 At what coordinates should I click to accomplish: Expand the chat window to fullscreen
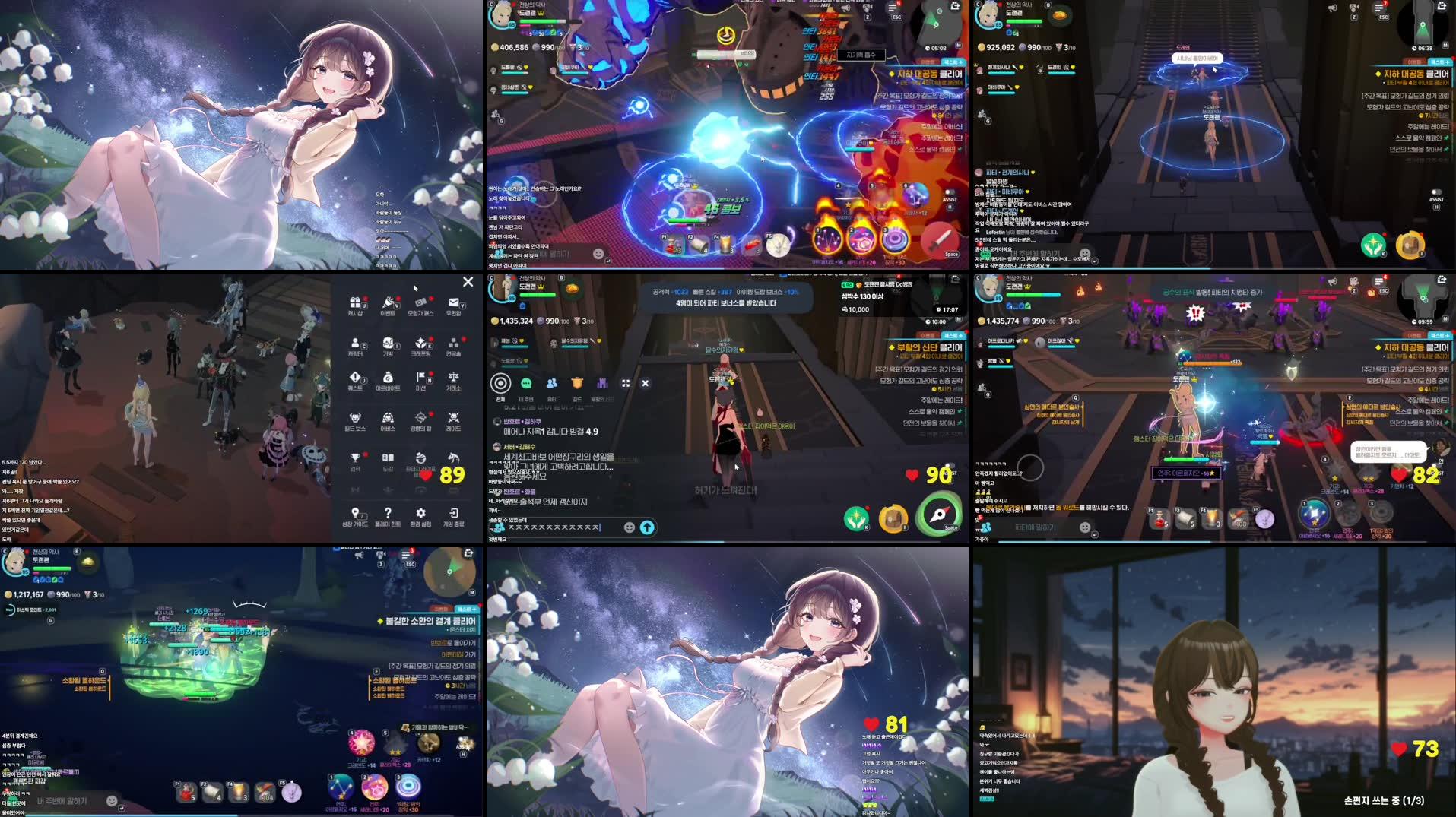pos(625,383)
